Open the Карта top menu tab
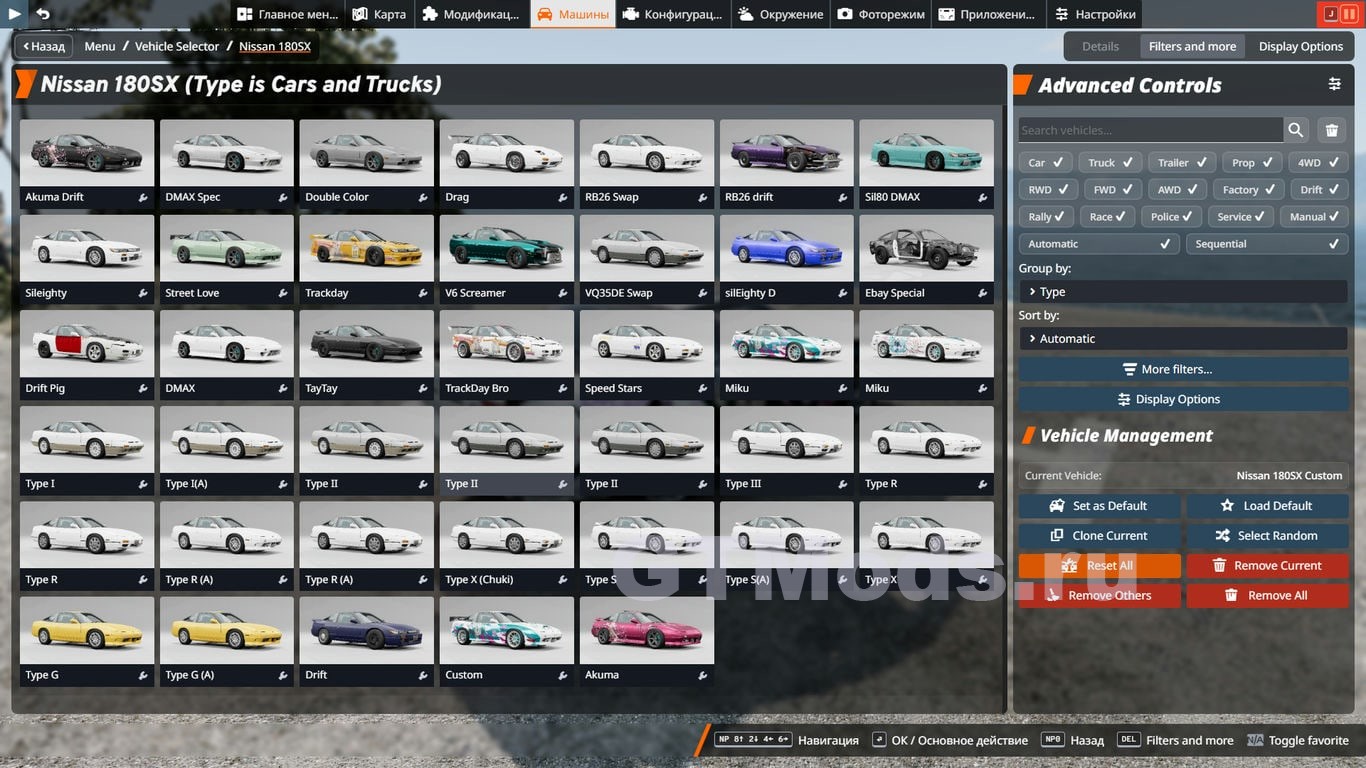This screenshot has width=1366, height=768. tap(379, 14)
